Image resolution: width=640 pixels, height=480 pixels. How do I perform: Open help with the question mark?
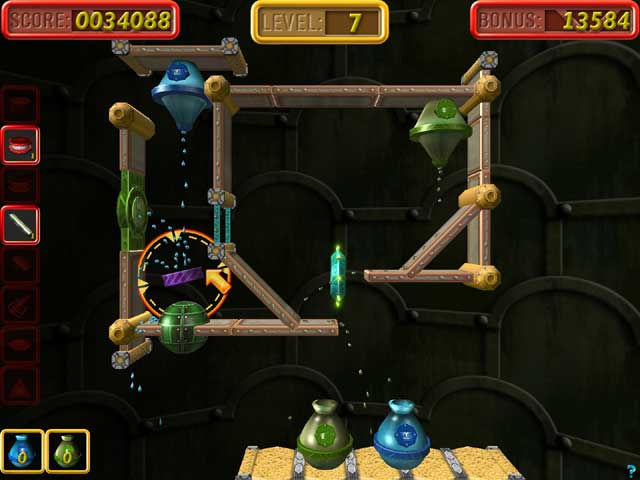tap(631, 470)
